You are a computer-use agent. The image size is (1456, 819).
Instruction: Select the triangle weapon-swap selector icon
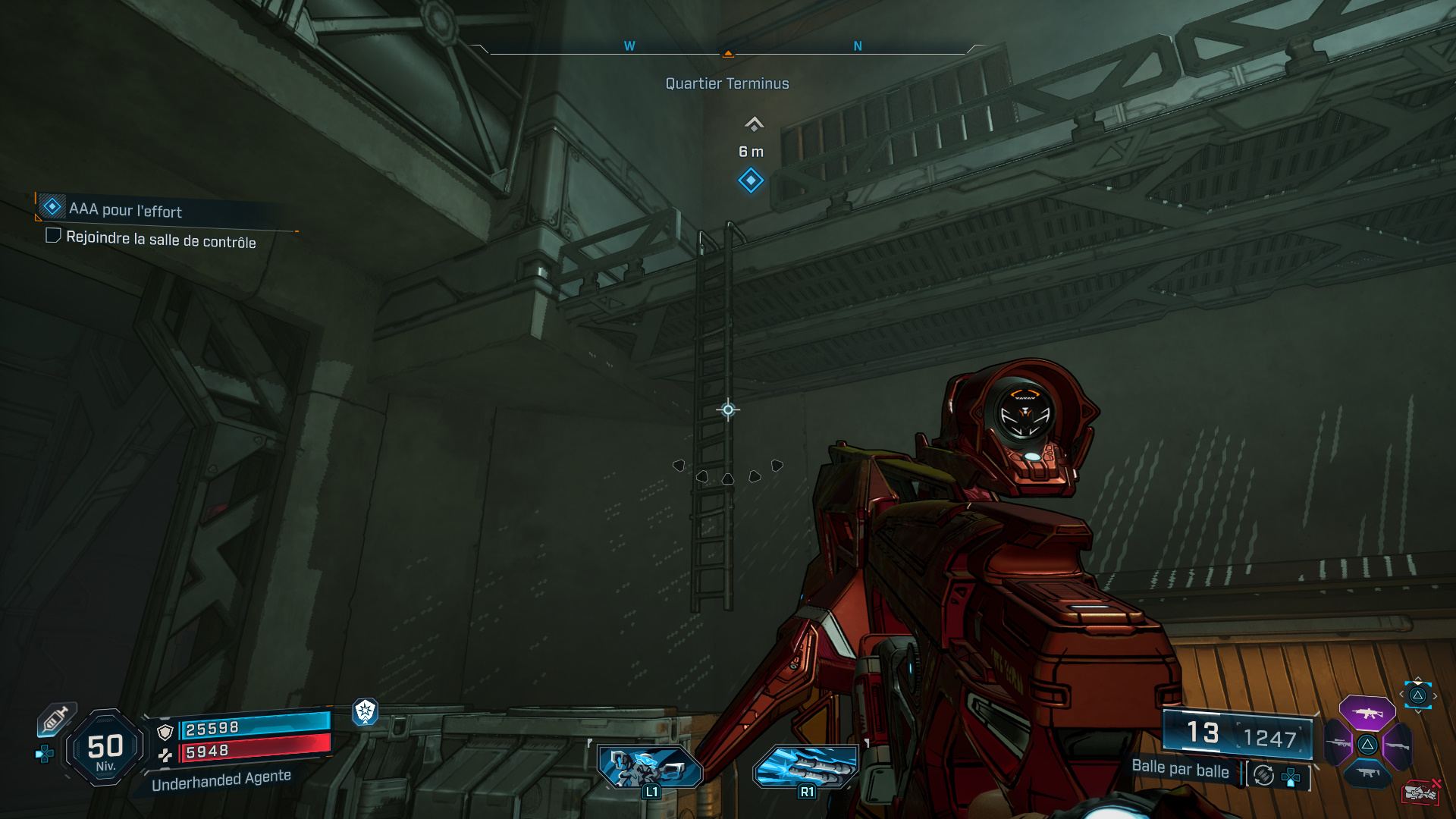tap(1417, 695)
